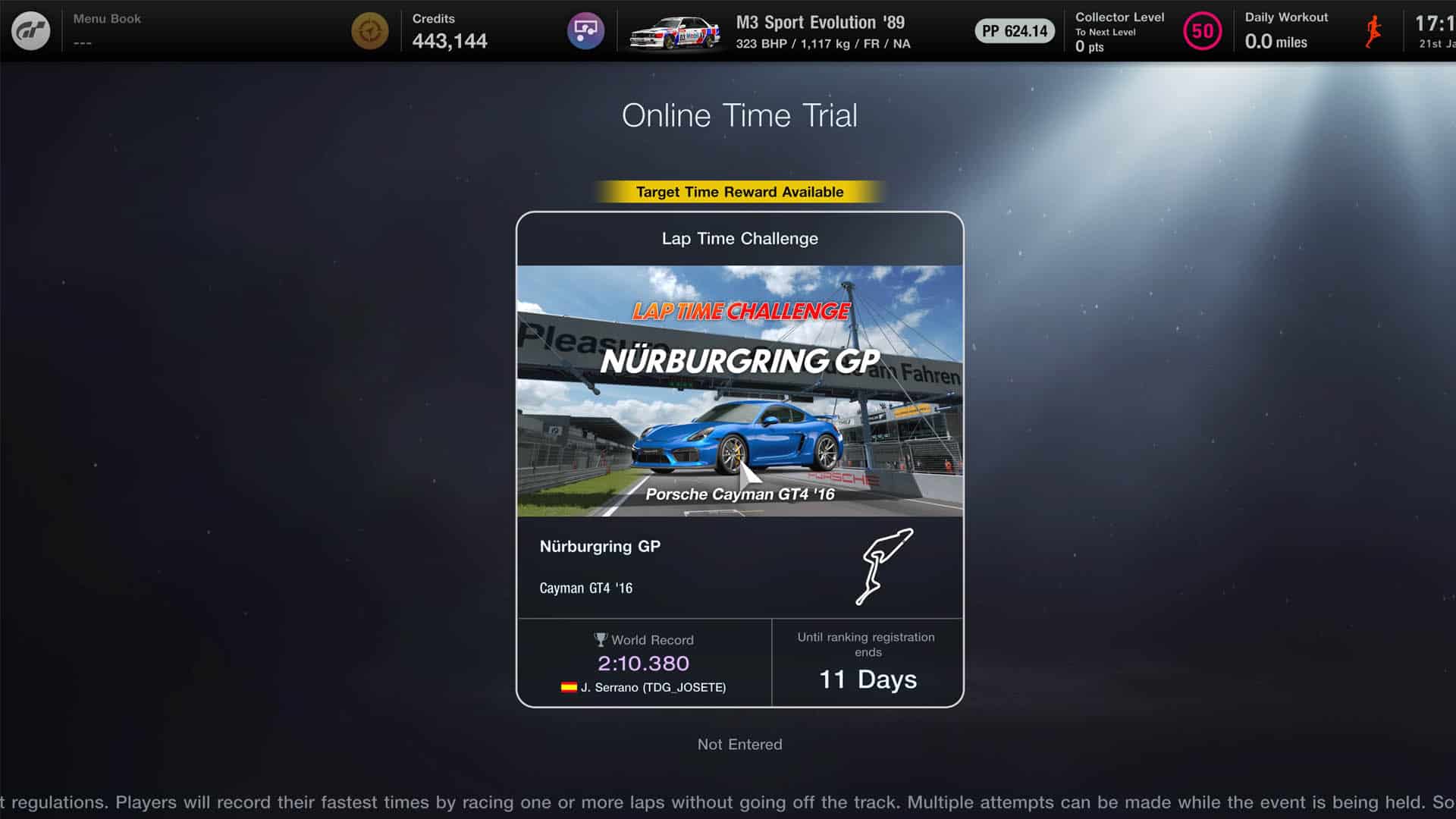The width and height of the screenshot is (1456, 819).
Task: Open the PP 624.14 performance badge
Action: 1015,31
